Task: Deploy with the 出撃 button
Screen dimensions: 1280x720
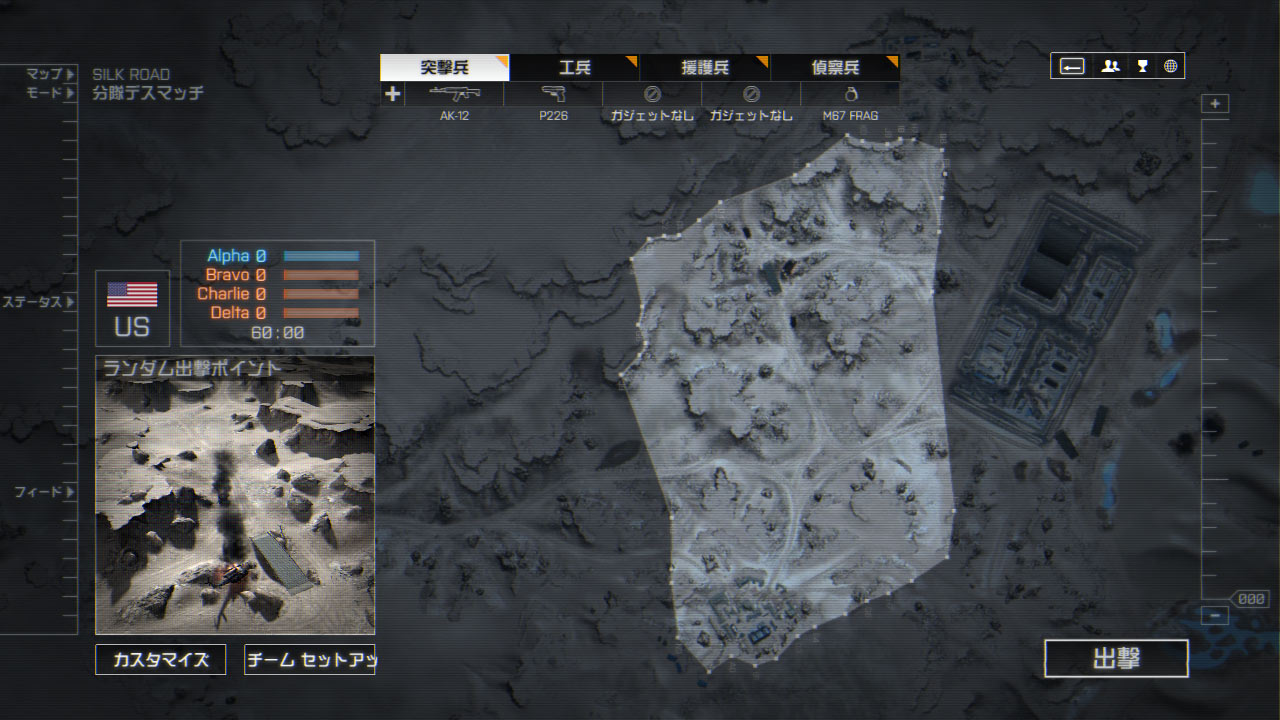Action: point(1116,658)
